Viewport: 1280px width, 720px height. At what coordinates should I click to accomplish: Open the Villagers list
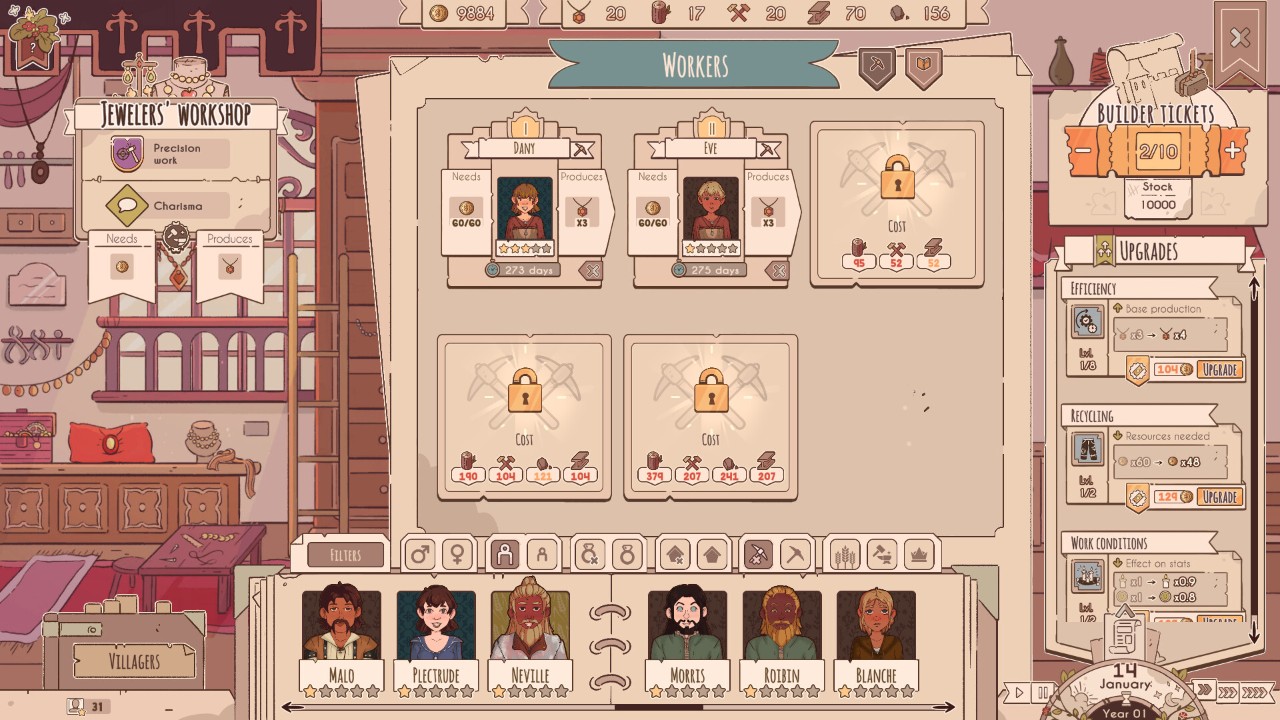[133, 661]
